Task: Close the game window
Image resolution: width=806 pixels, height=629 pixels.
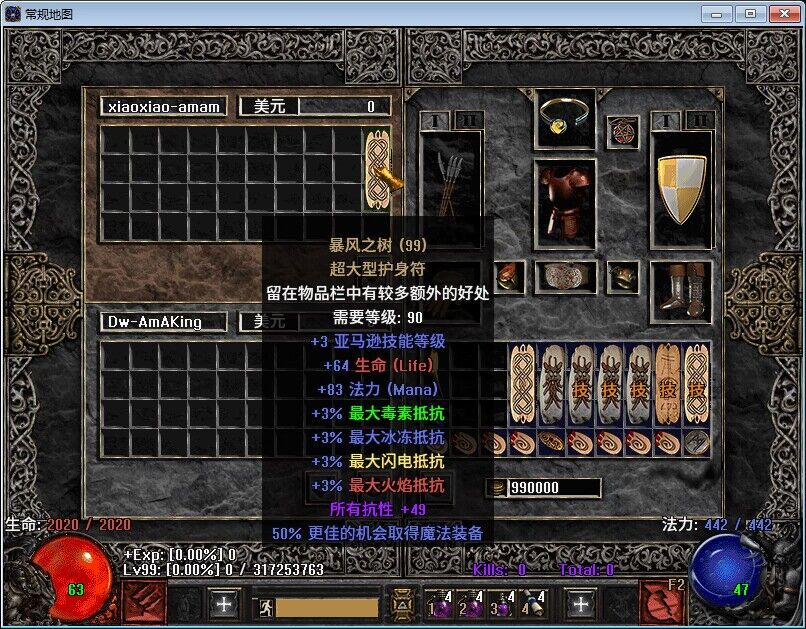Action: coord(782,14)
